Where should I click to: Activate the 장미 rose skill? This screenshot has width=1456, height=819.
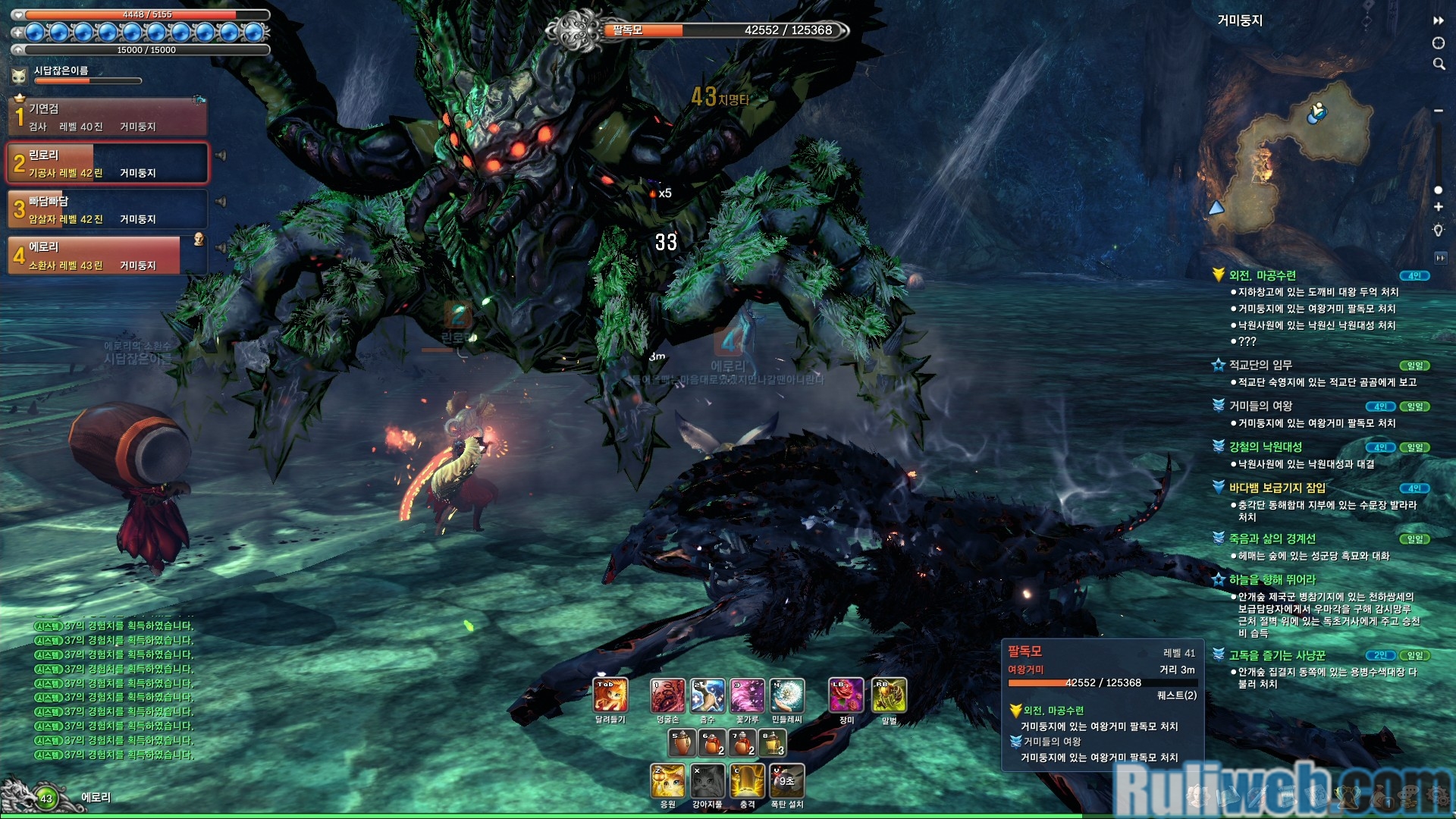(x=846, y=695)
